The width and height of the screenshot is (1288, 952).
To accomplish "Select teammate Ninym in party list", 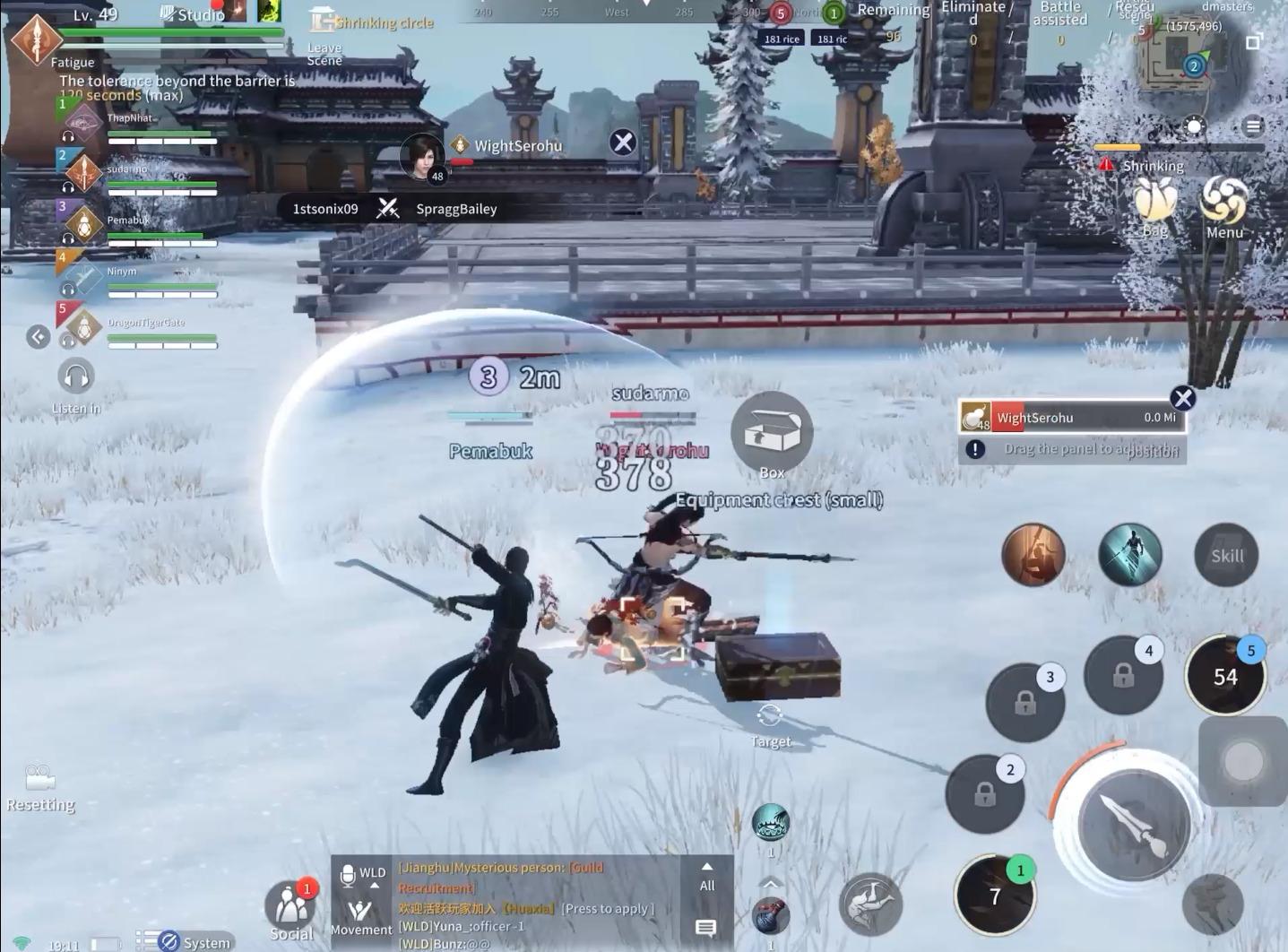I will (134, 278).
